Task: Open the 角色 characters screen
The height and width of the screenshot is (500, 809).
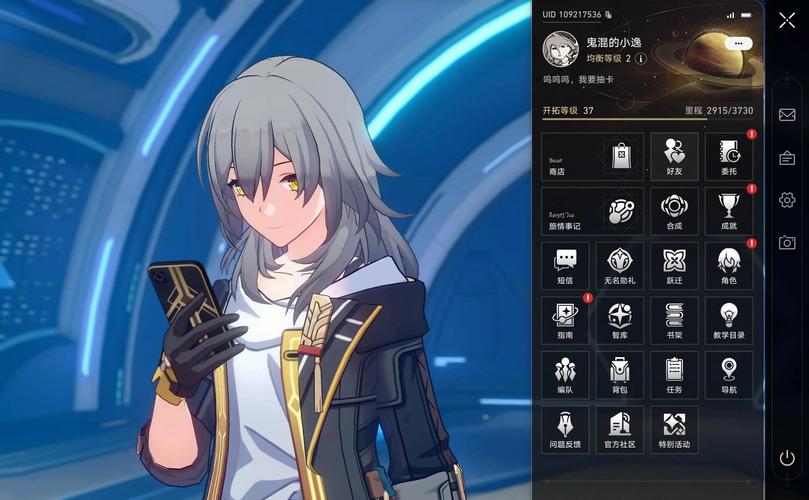Action: (x=729, y=265)
